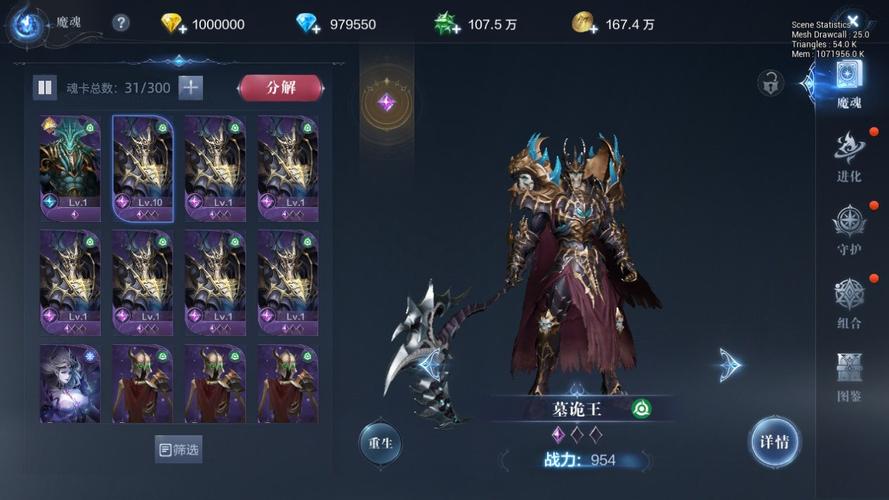889x500 pixels.
Task: Show next soul with right arrow
Action: (x=730, y=364)
